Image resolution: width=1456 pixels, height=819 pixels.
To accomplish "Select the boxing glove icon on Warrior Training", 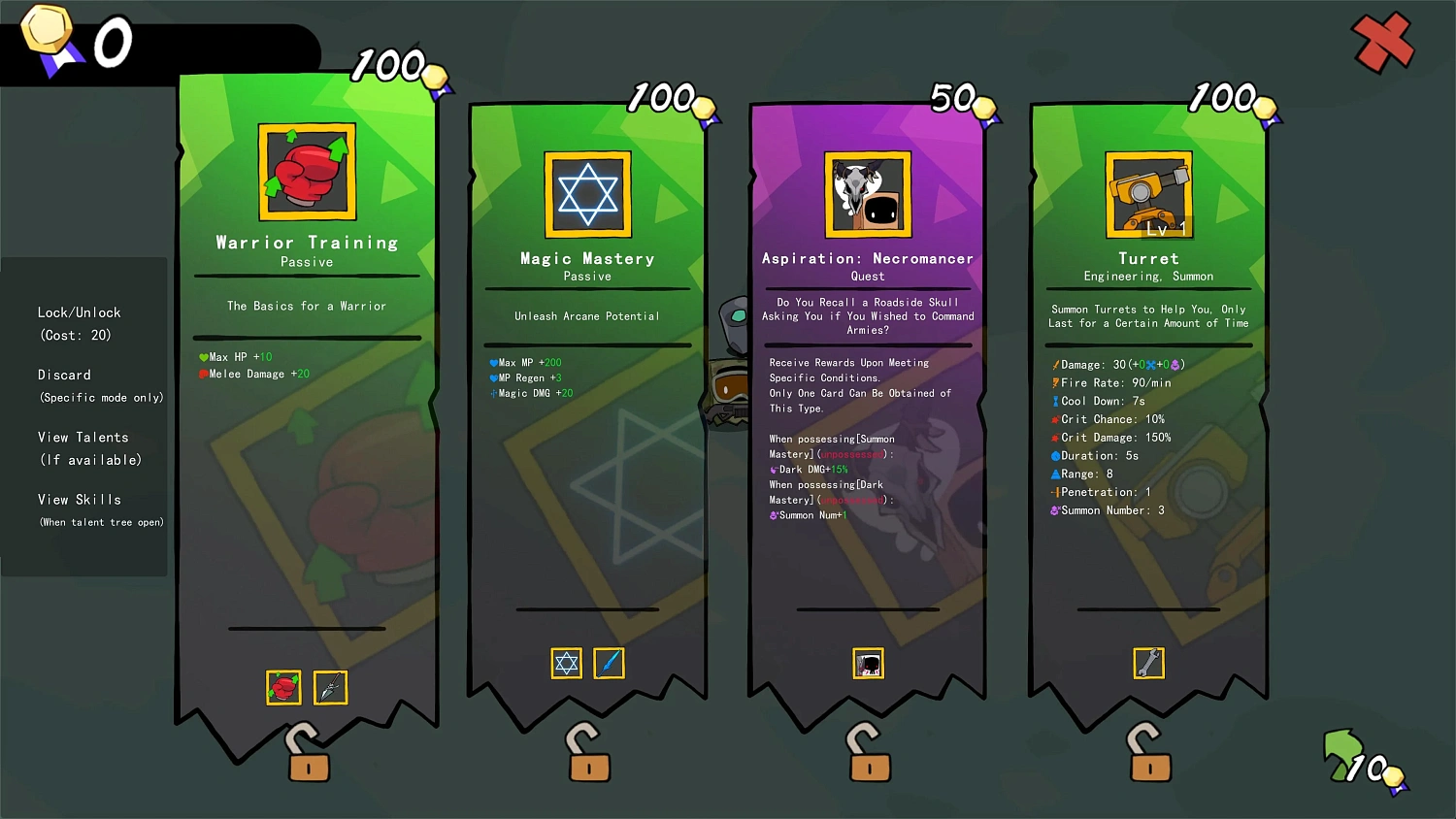I will point(307,172).
